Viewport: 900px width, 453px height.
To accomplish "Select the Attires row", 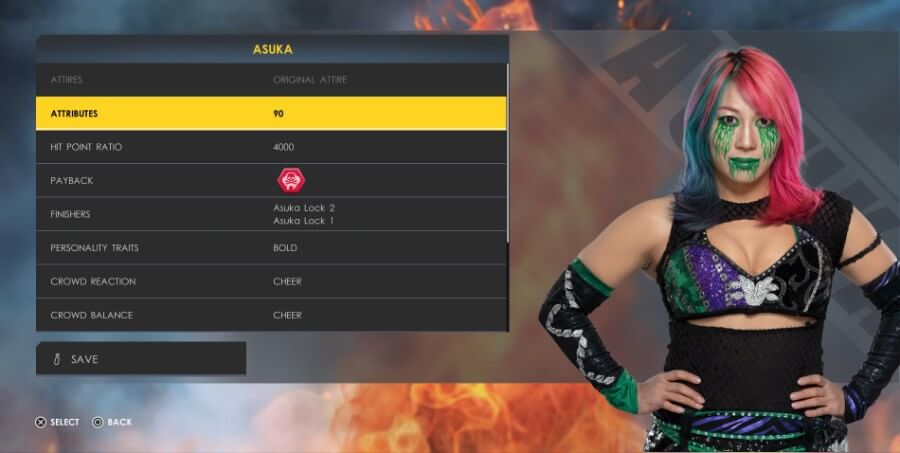I will (x=270, y=79).
